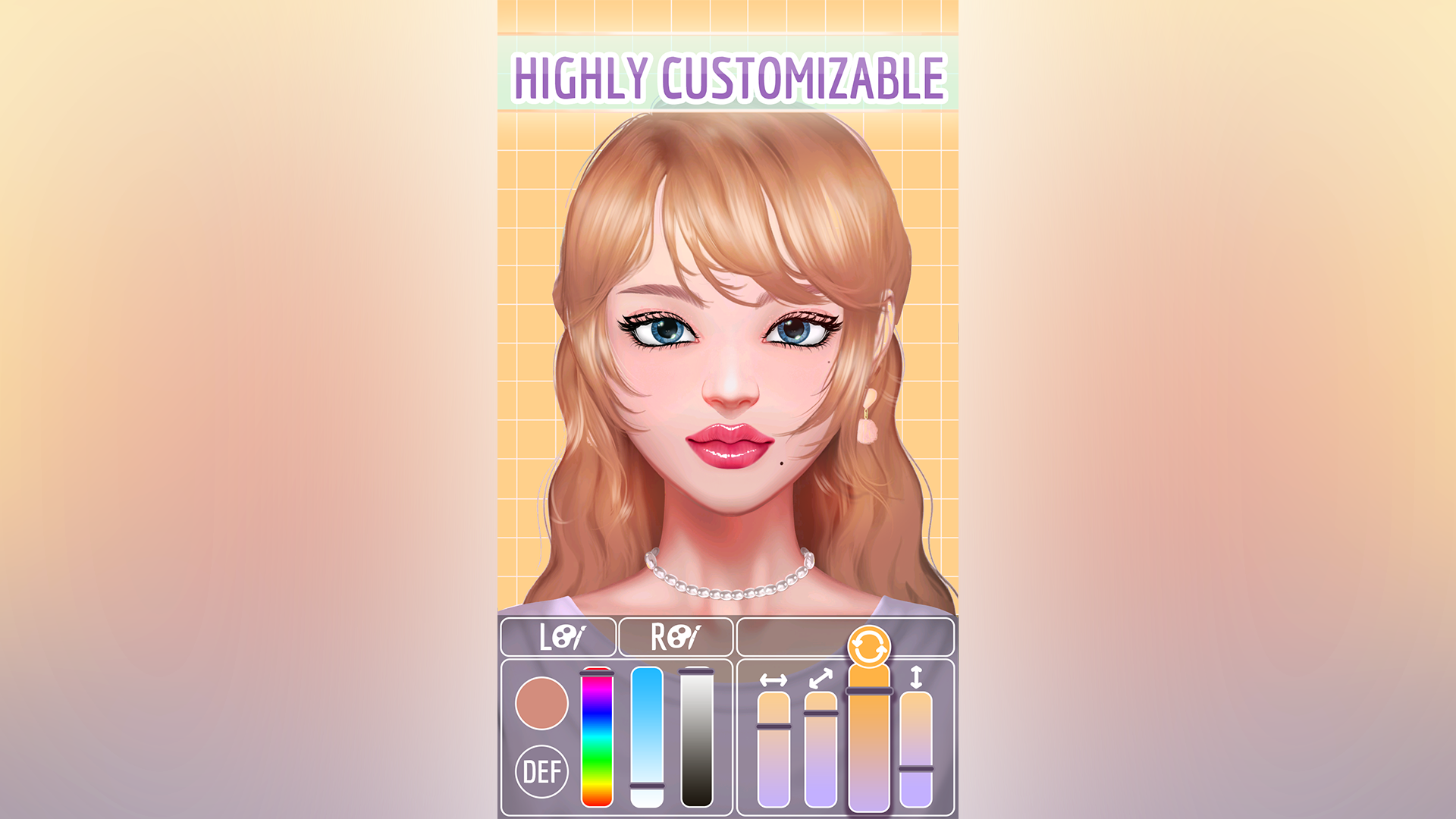
Task: Click the horizontal width arrow icon
Action: (774, 681)
